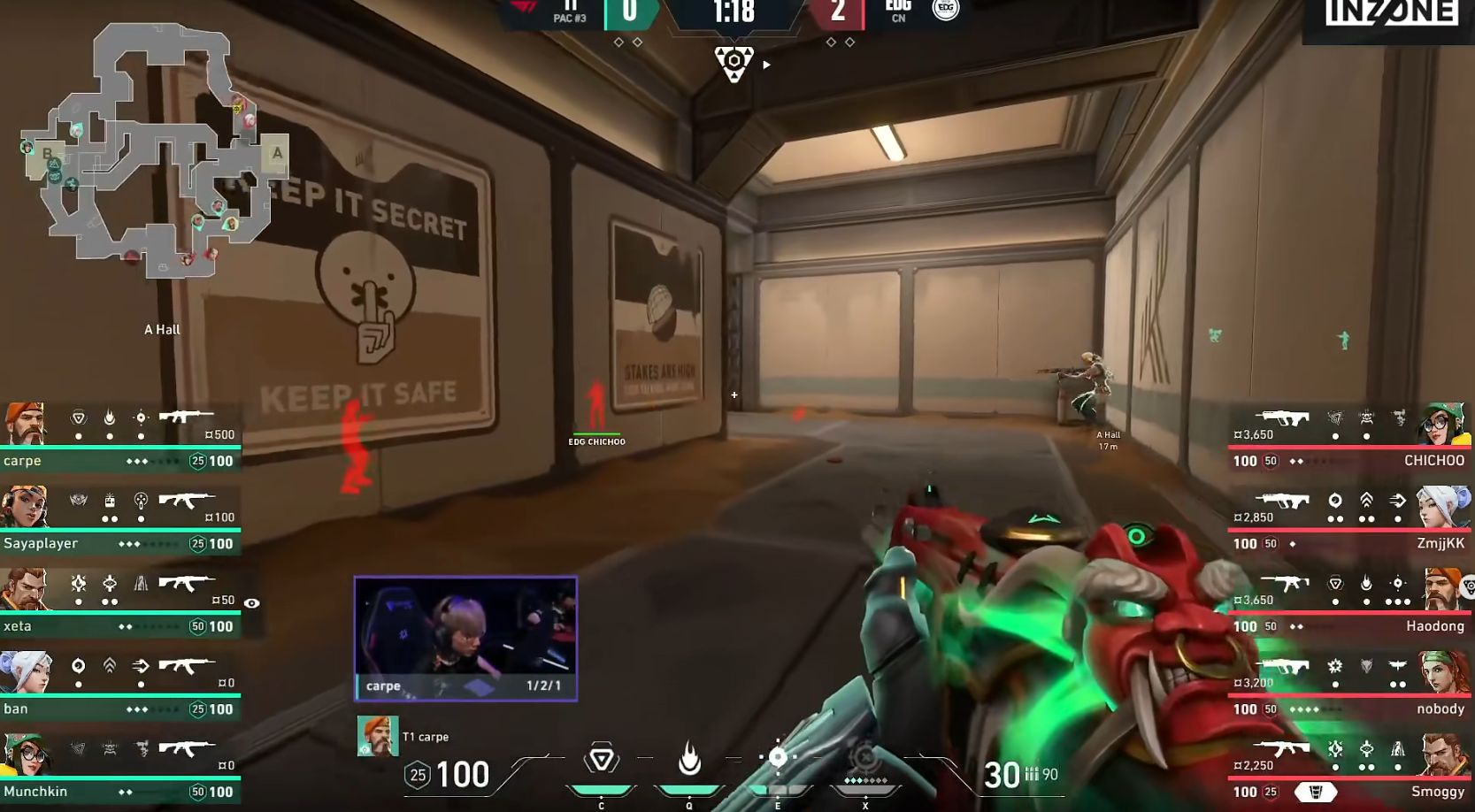1475x812 pixels.
Task: Select Haodong's player row
Action: [x=1349, y=602]
